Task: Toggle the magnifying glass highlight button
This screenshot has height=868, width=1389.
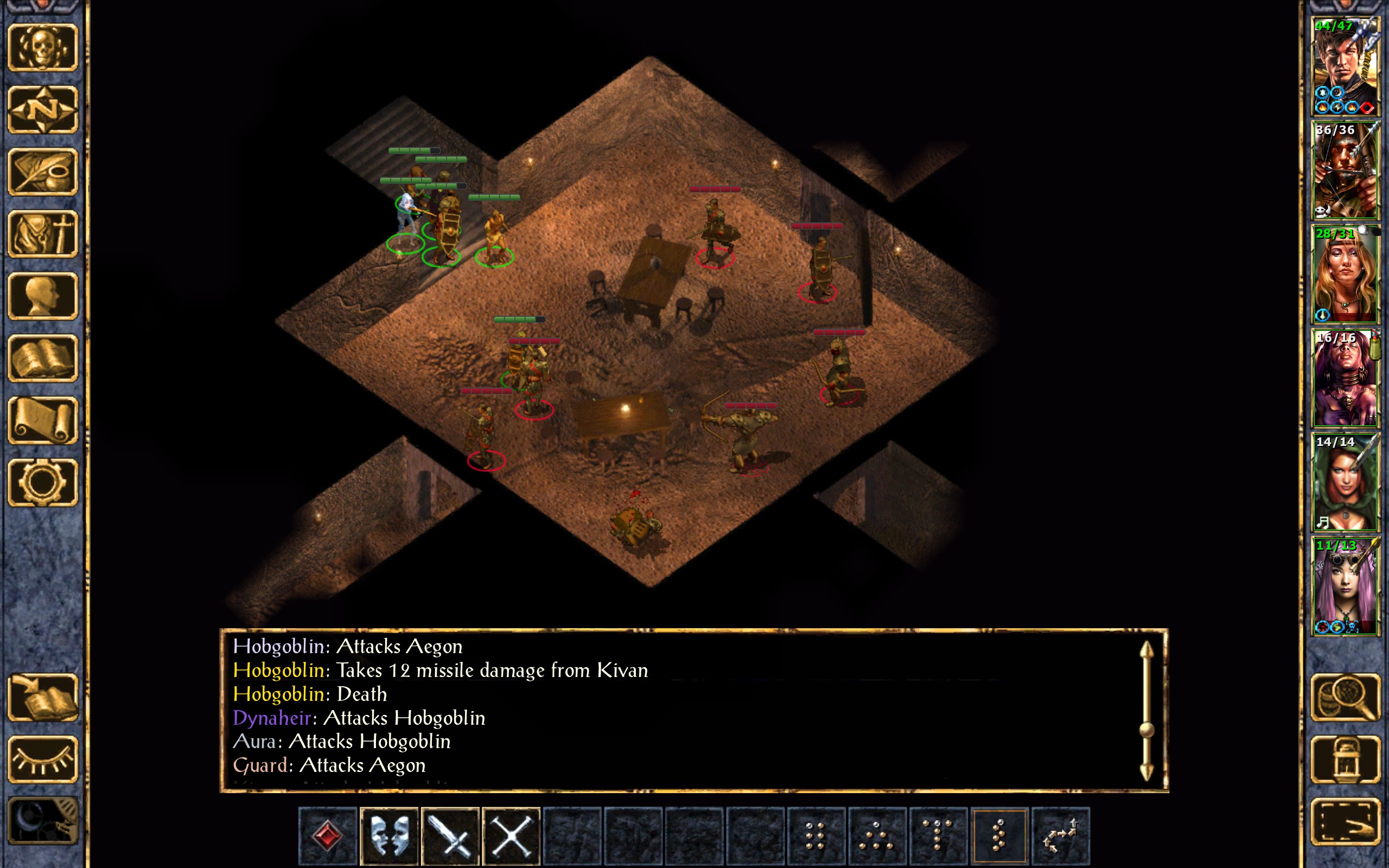Action: click(x=1346, y=697)
